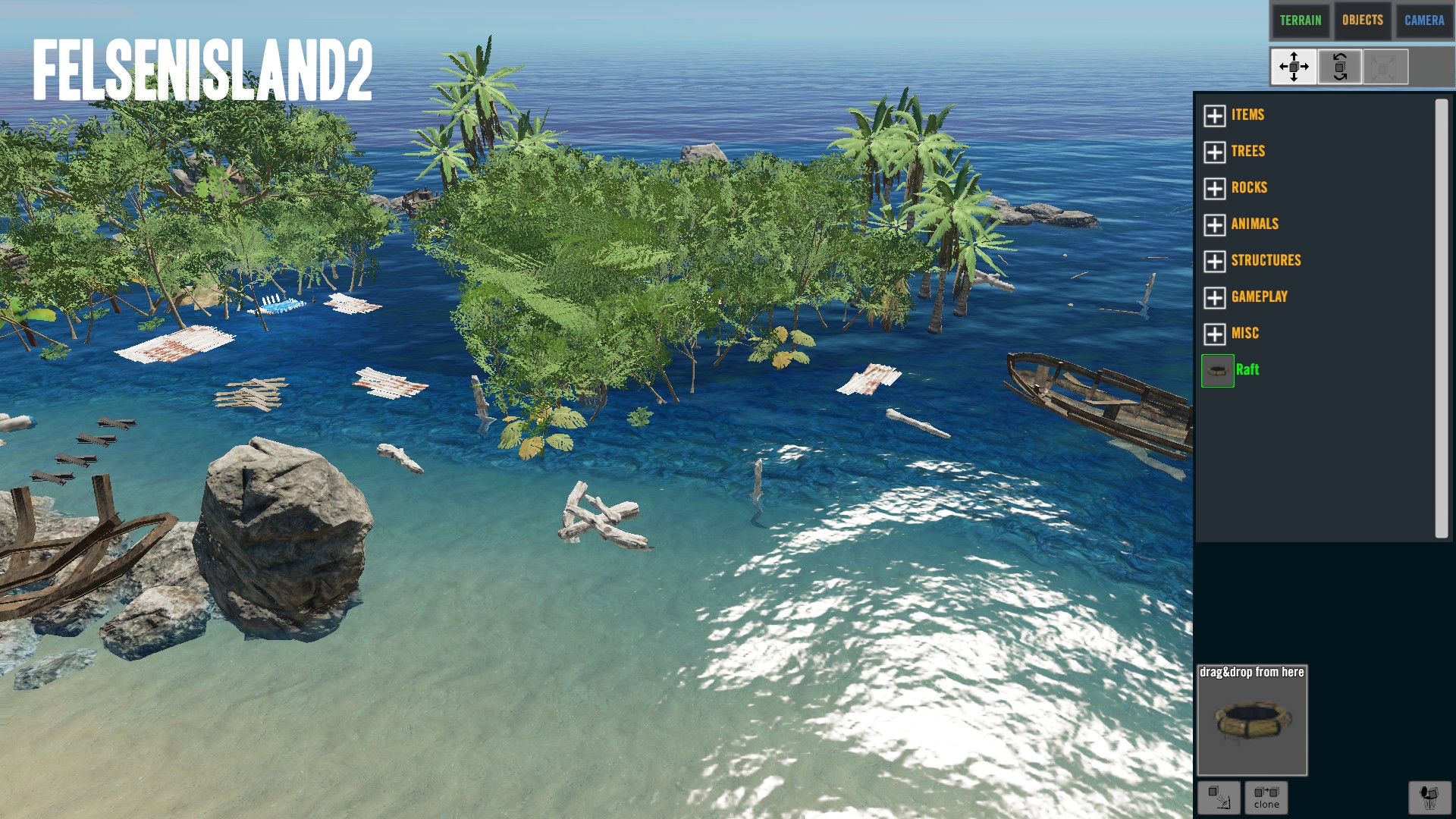
Task: Delete object with the trash can button
Action: pos(1429,797)
